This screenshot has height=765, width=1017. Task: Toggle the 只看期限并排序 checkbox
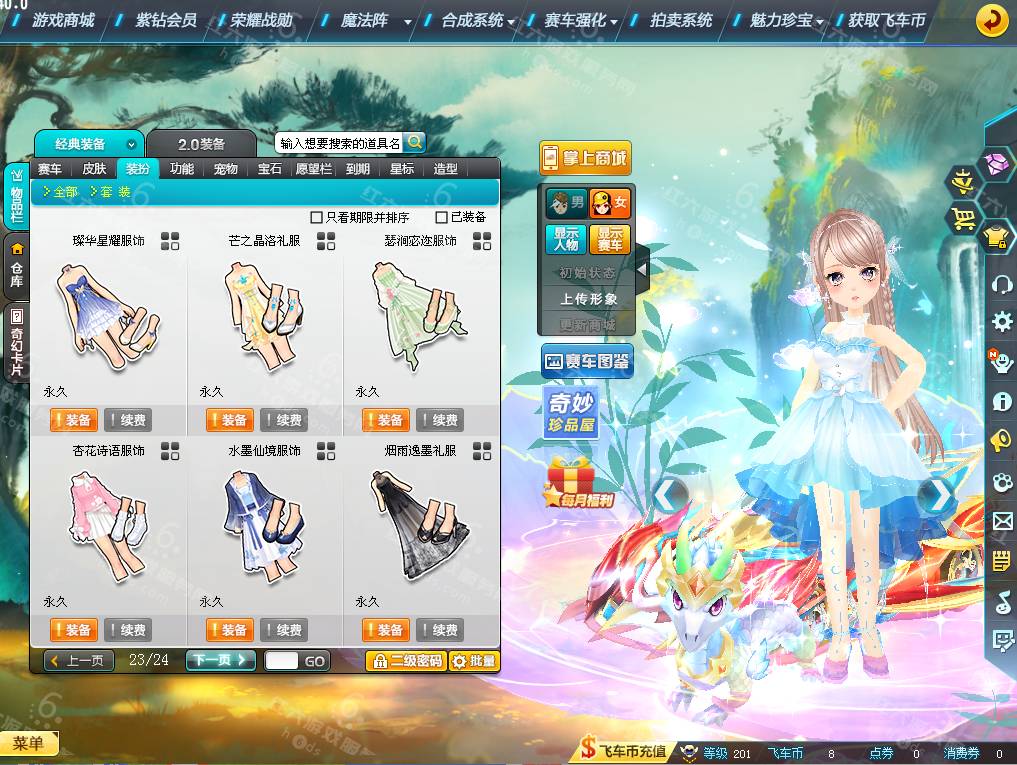click(317, 217)
